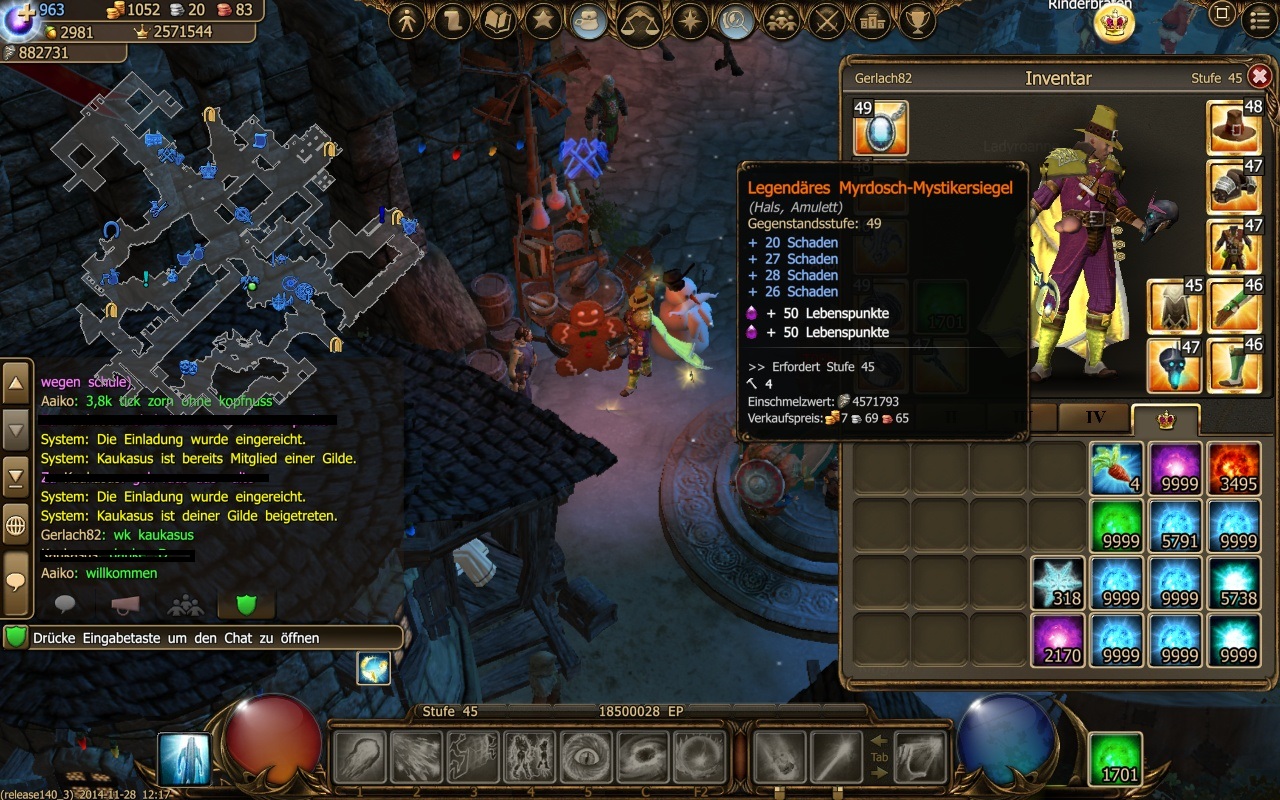This screenshot has height=800, width=1280.
Task: Click the equipped green boots slot
Action: [1234, 365]
